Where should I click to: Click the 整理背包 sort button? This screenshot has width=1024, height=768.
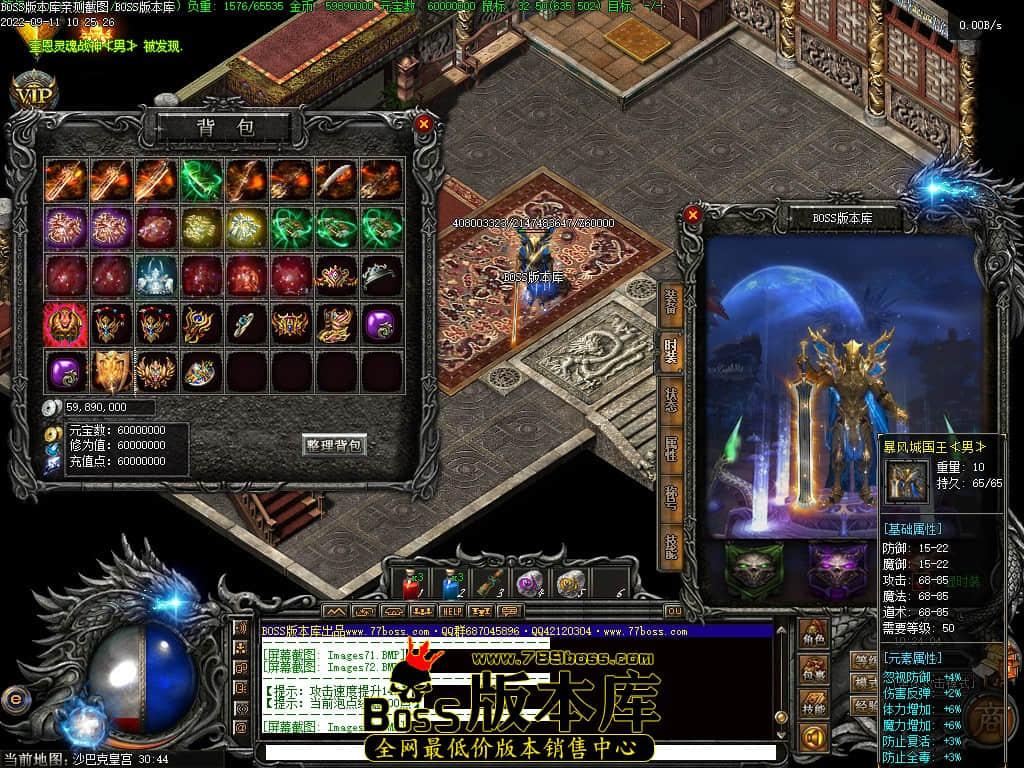[x=334, y=445]
